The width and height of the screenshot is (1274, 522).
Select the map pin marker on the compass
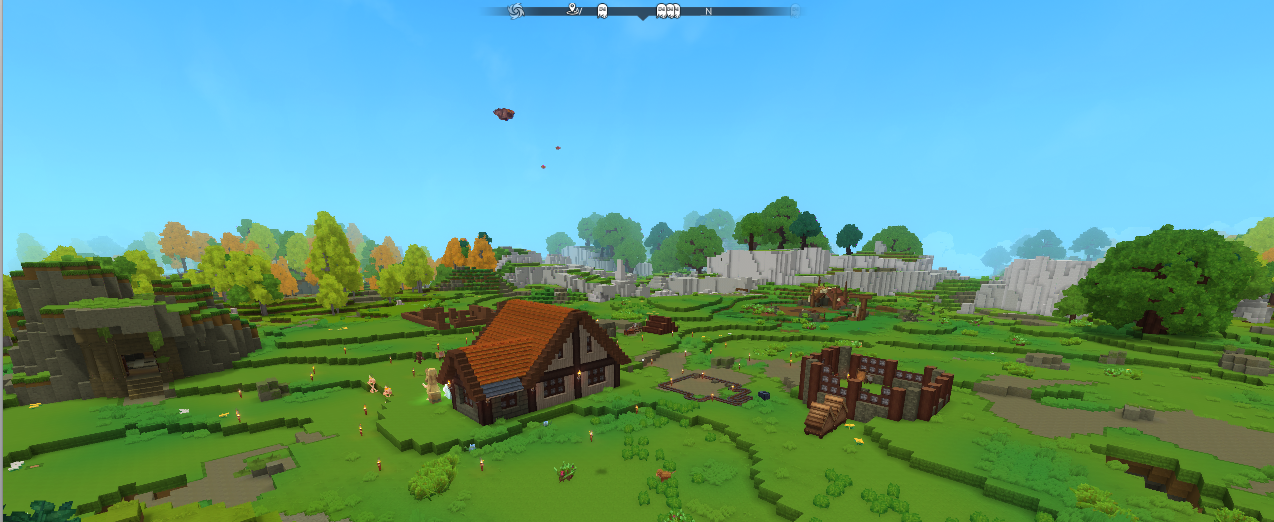(573, 10)
